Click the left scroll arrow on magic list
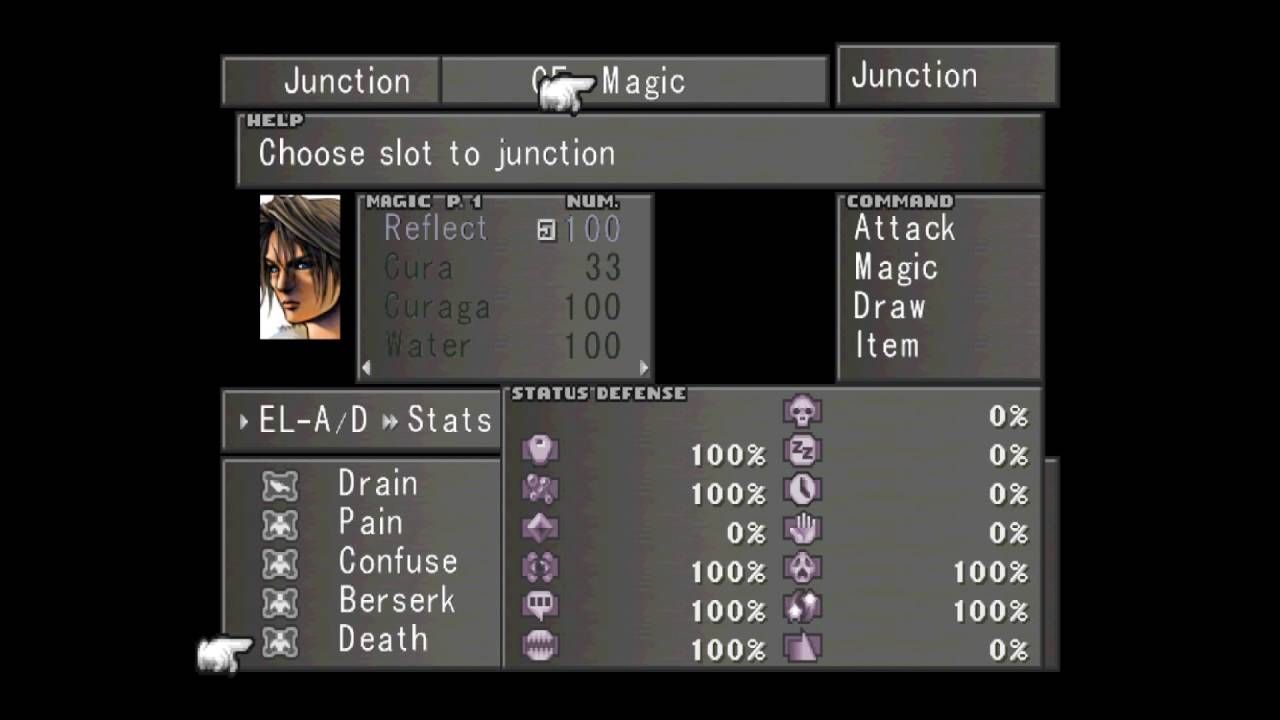The height and width of the screenshot is (720, 1280). [366, 368]
